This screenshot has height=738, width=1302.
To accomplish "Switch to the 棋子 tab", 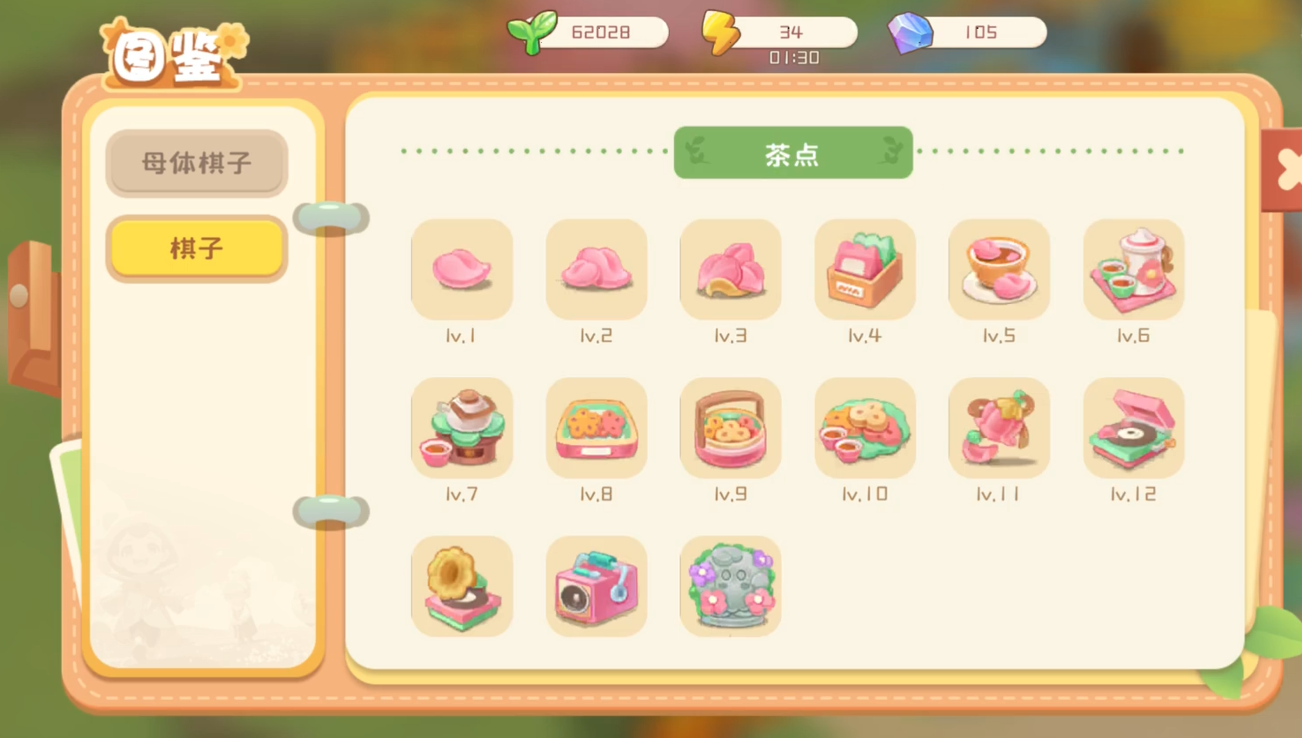I will point(196,248).
